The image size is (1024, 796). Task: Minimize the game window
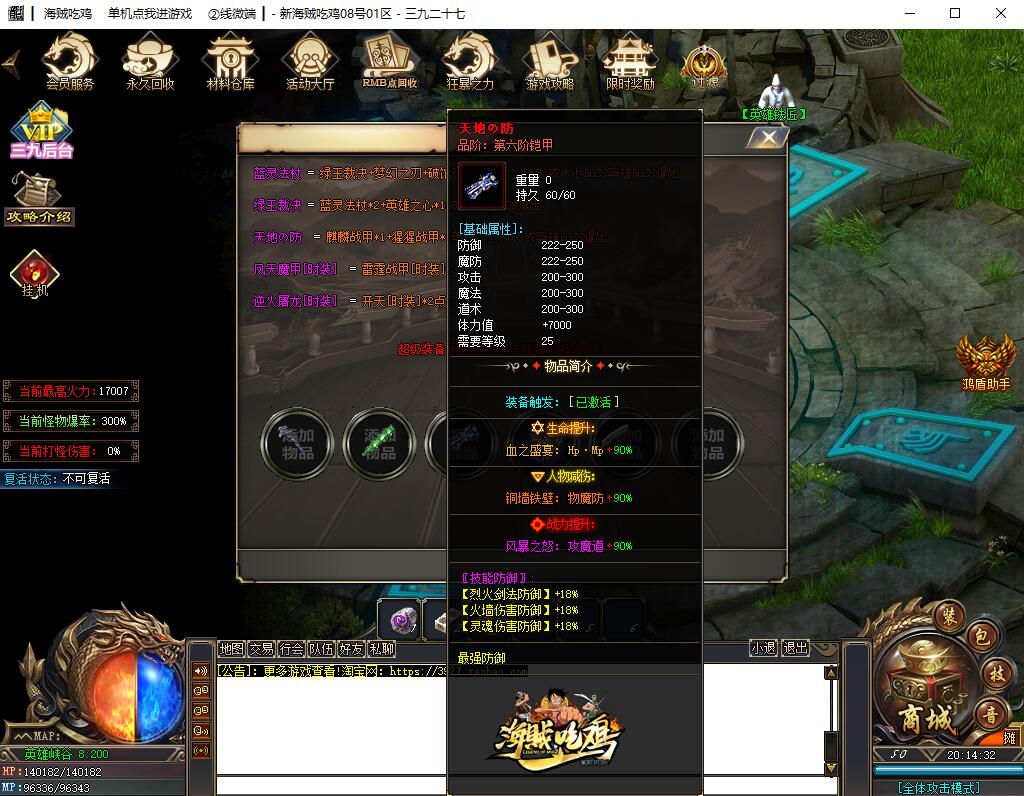point(908,13)
